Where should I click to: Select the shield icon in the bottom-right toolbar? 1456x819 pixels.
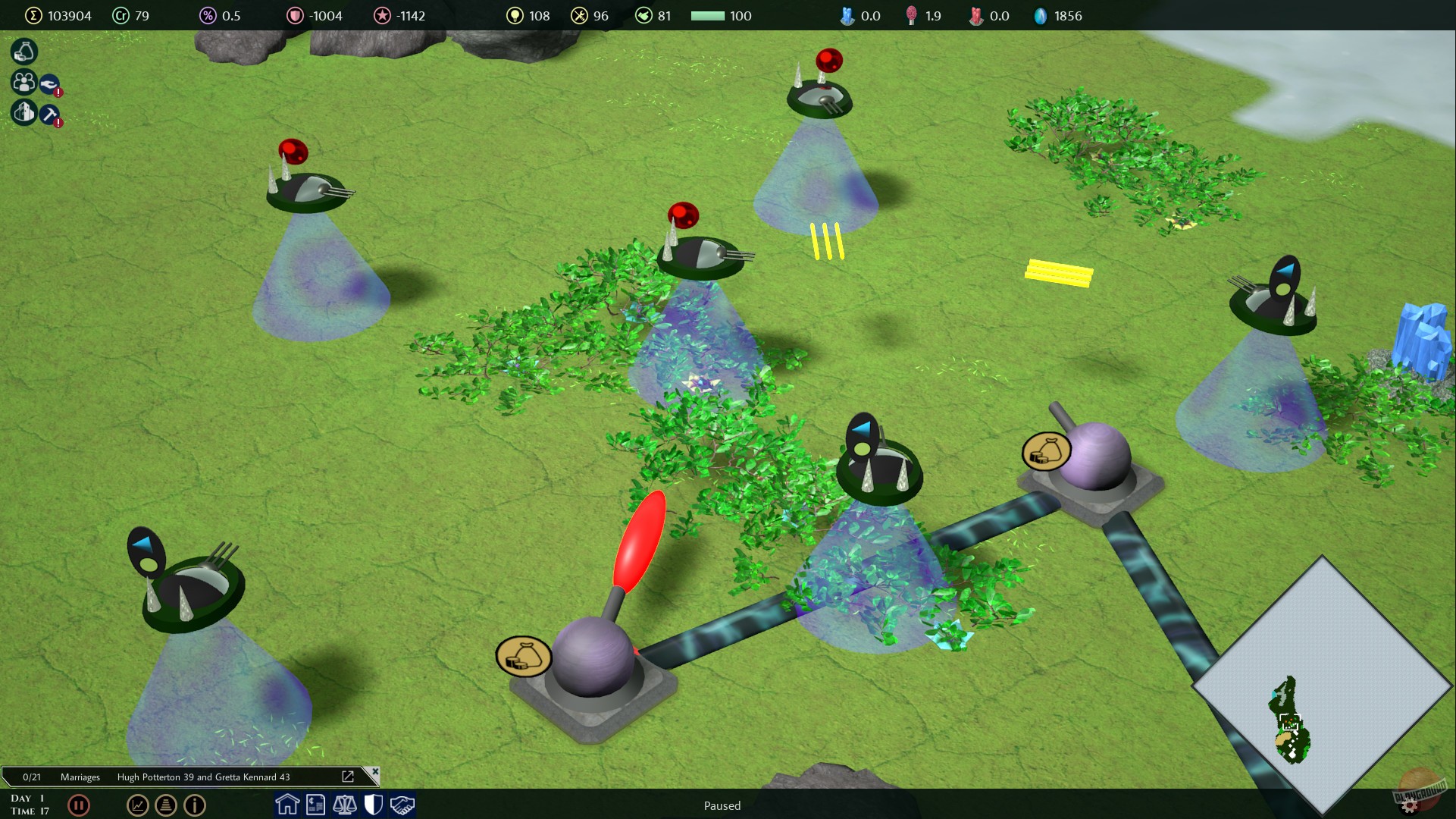(374, 805)
